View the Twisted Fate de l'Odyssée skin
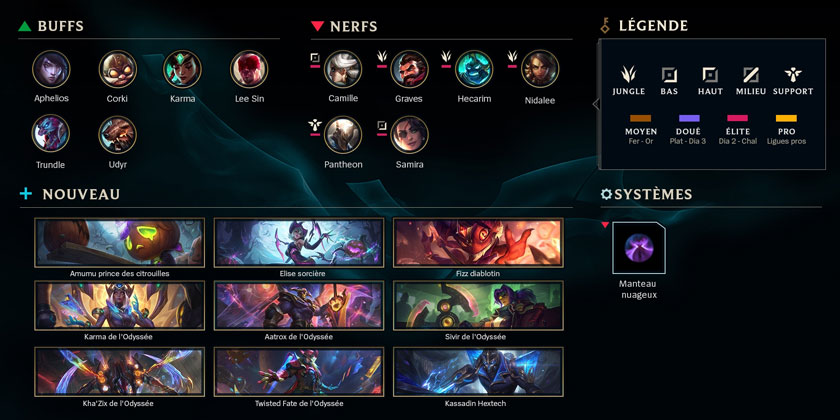The image size is (840, 420). pos(299,371)
